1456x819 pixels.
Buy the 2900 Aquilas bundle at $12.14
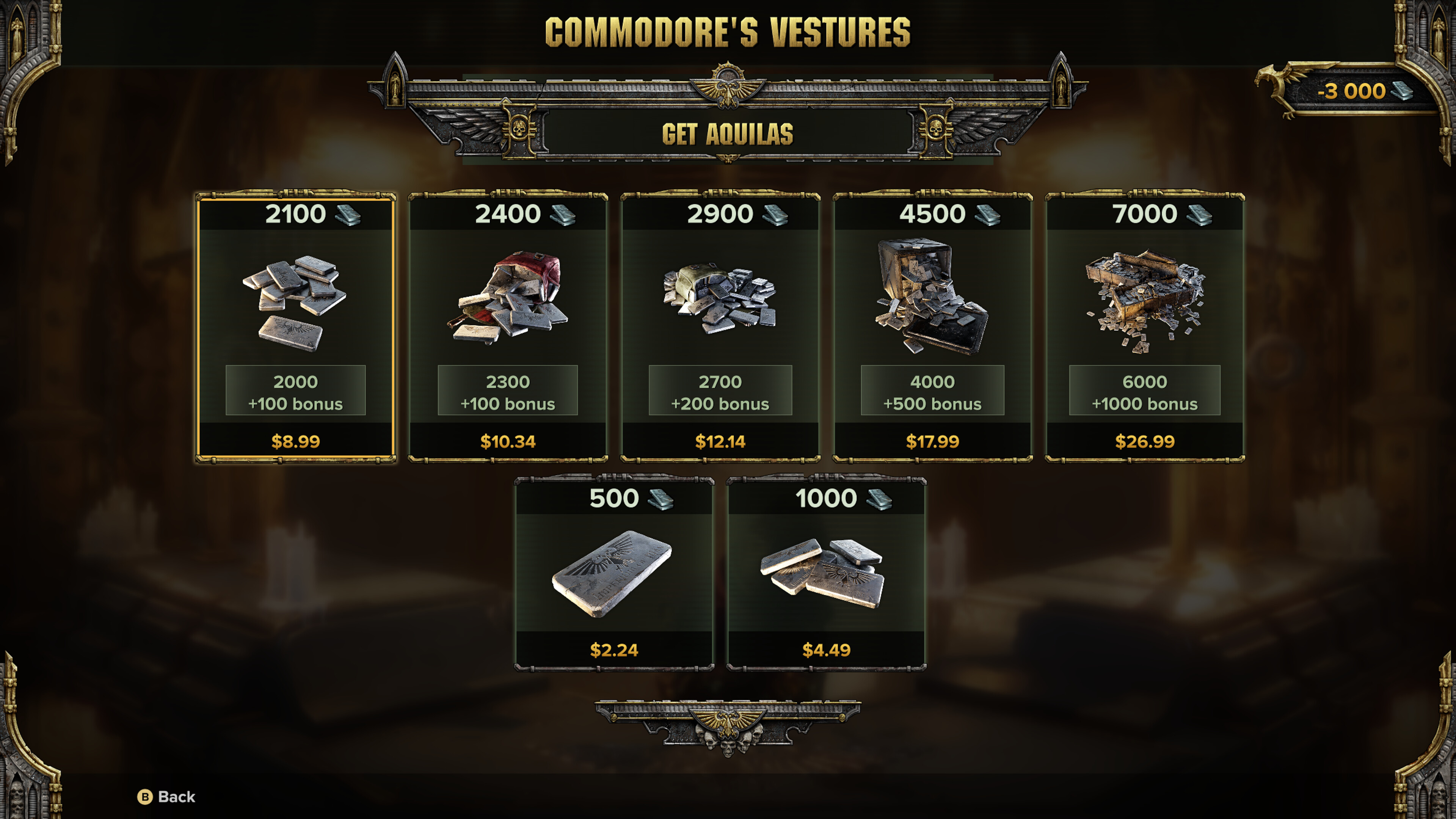coord(720,328)
